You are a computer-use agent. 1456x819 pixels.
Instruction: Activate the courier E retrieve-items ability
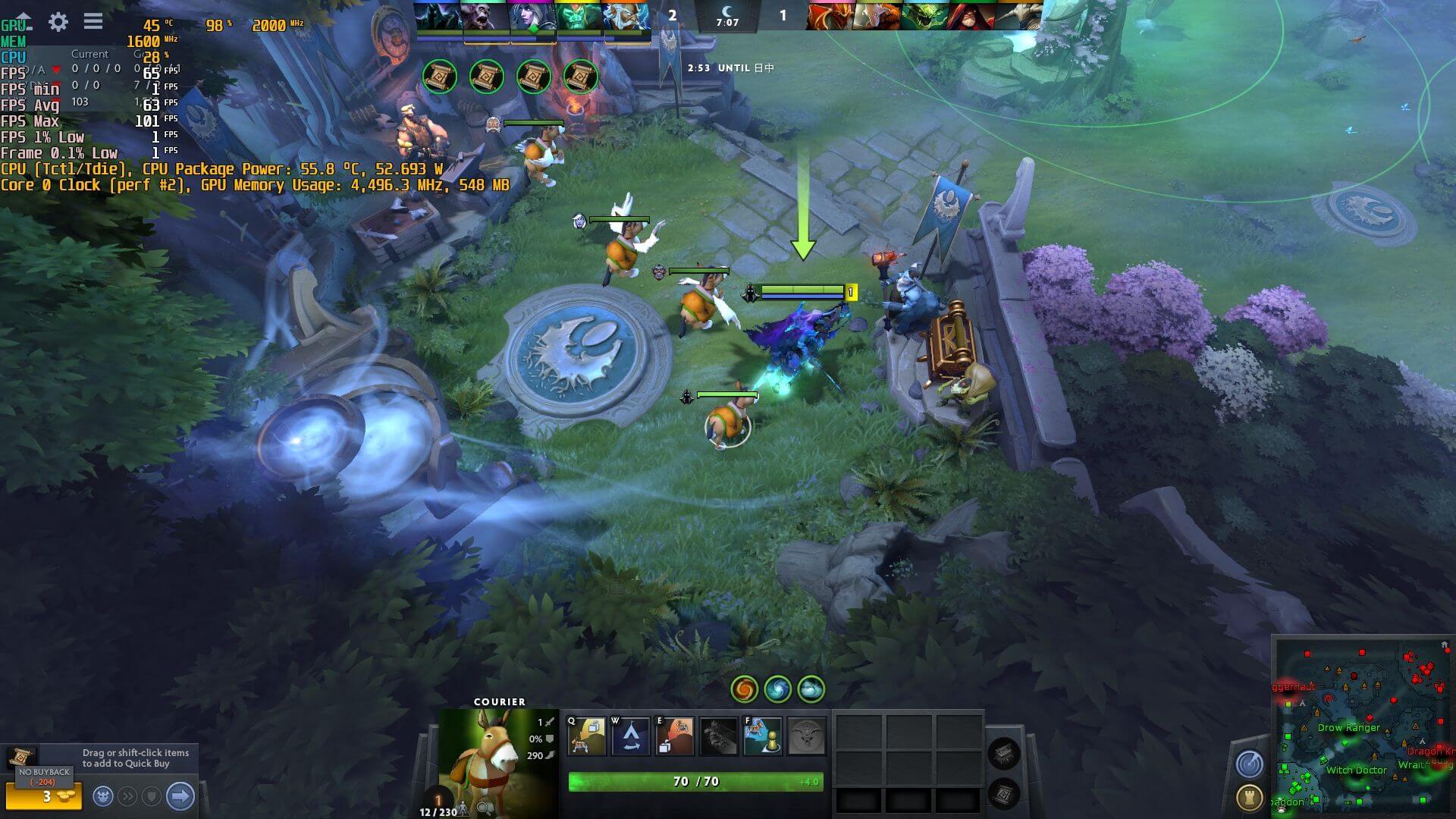674,736
